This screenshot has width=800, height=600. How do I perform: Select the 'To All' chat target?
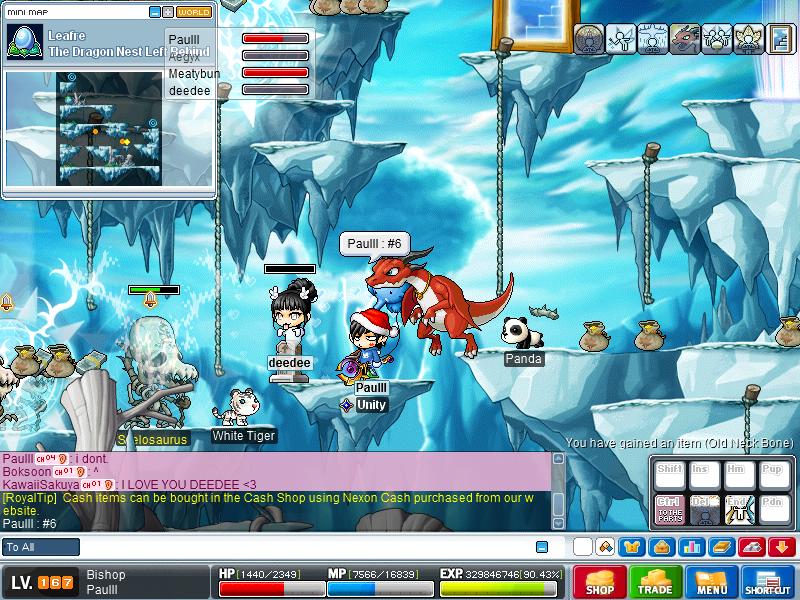42,547
